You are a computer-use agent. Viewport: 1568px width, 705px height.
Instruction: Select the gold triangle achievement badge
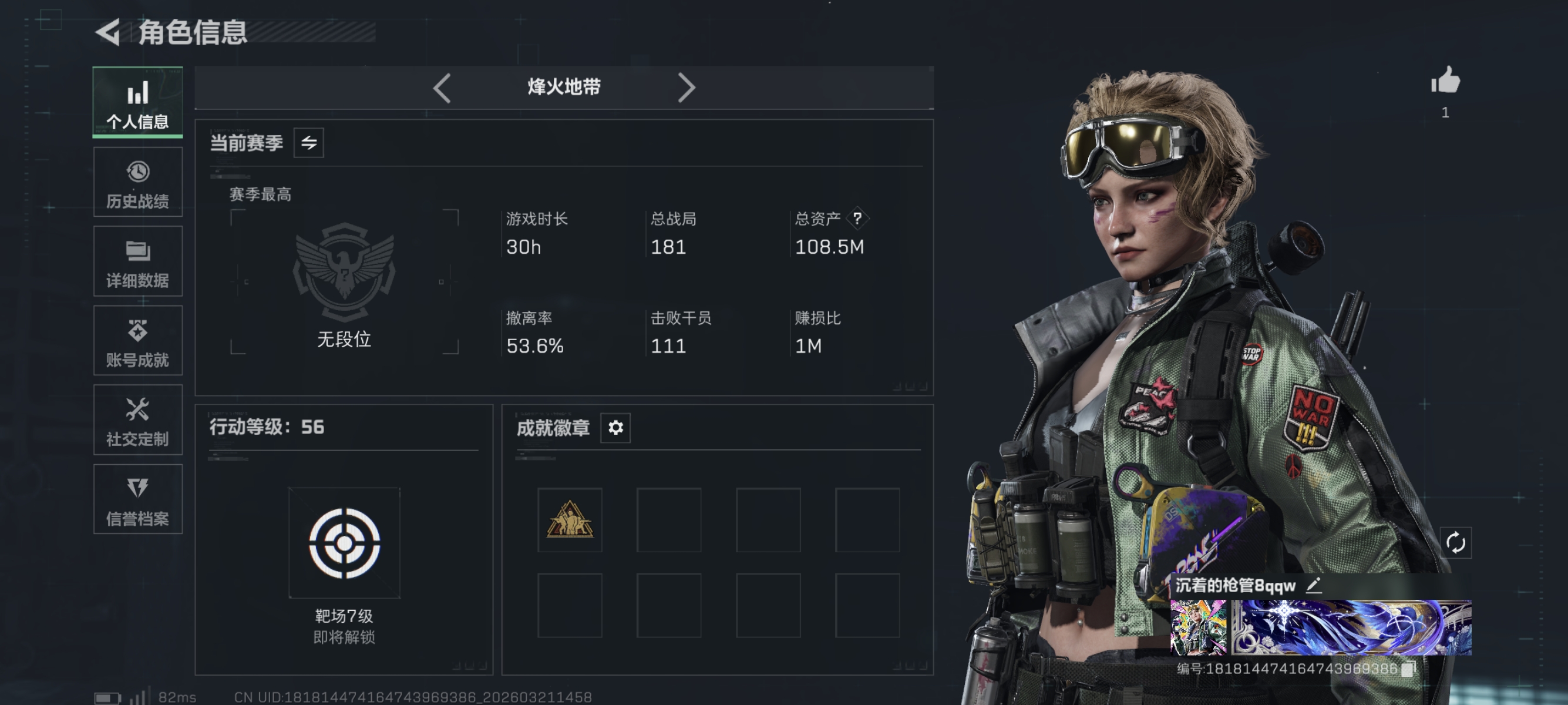point(570,520)
